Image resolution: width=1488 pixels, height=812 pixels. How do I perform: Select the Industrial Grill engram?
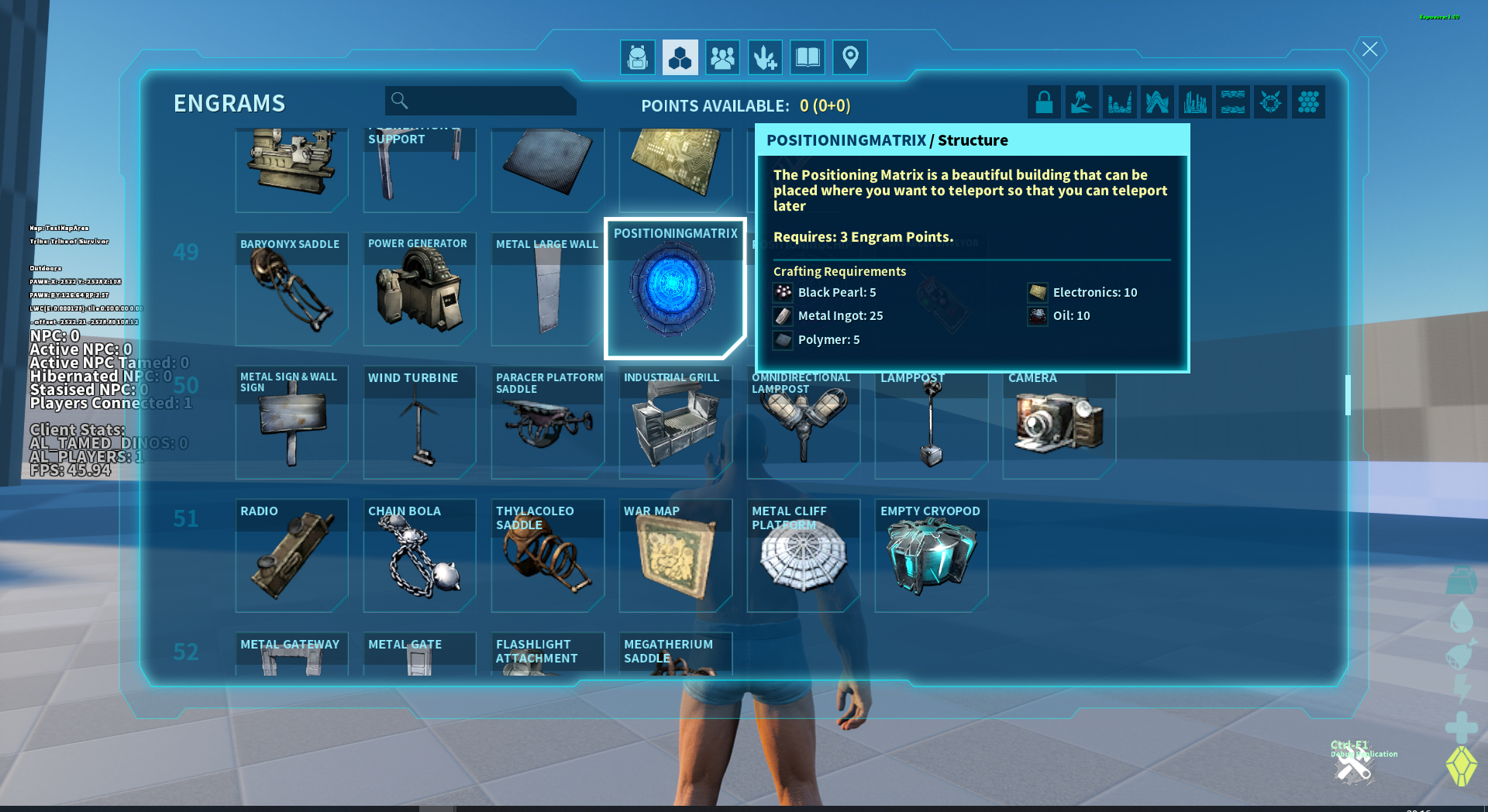[x=675, y=422]
